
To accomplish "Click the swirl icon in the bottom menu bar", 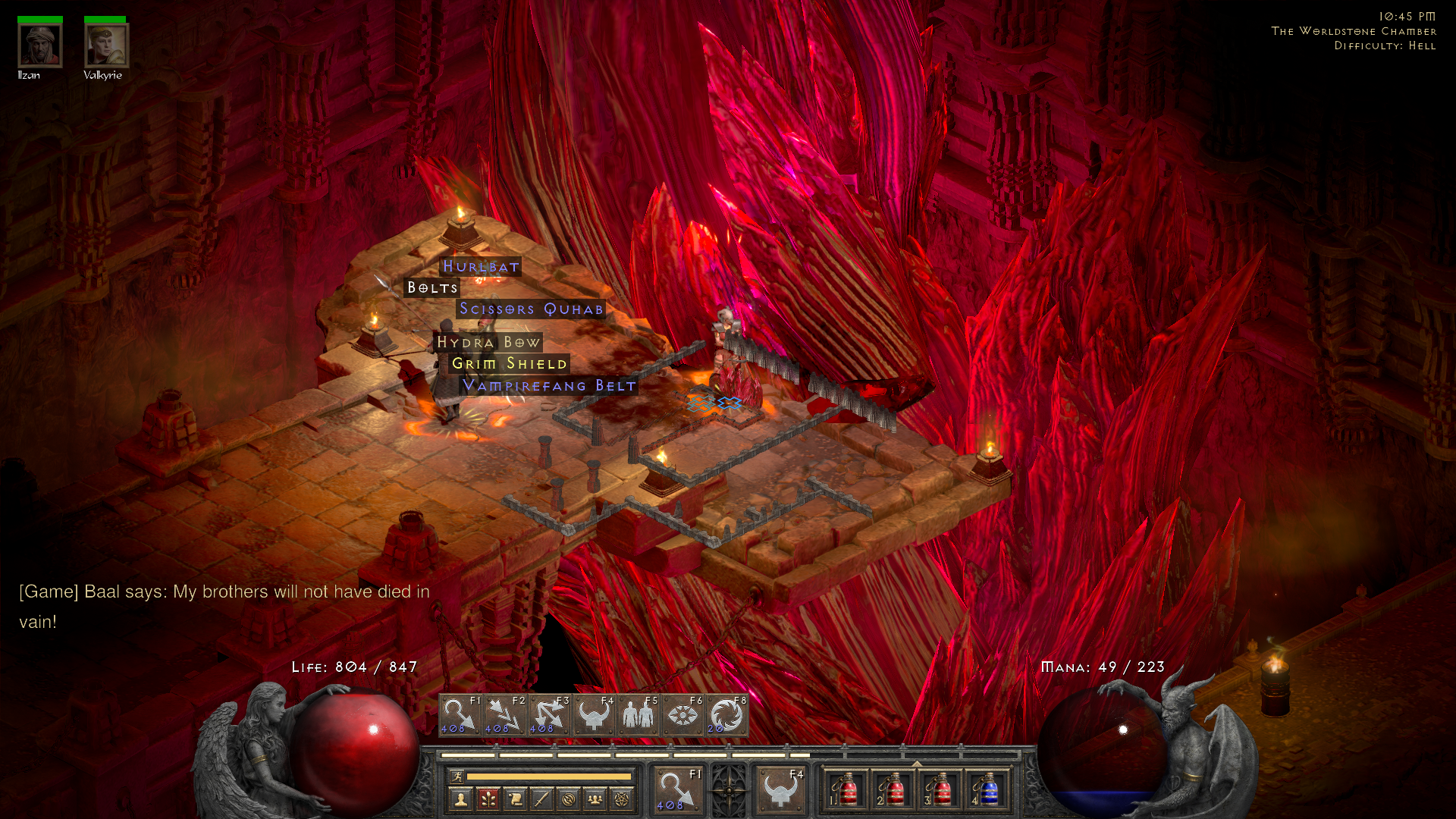I will point(570,798).
